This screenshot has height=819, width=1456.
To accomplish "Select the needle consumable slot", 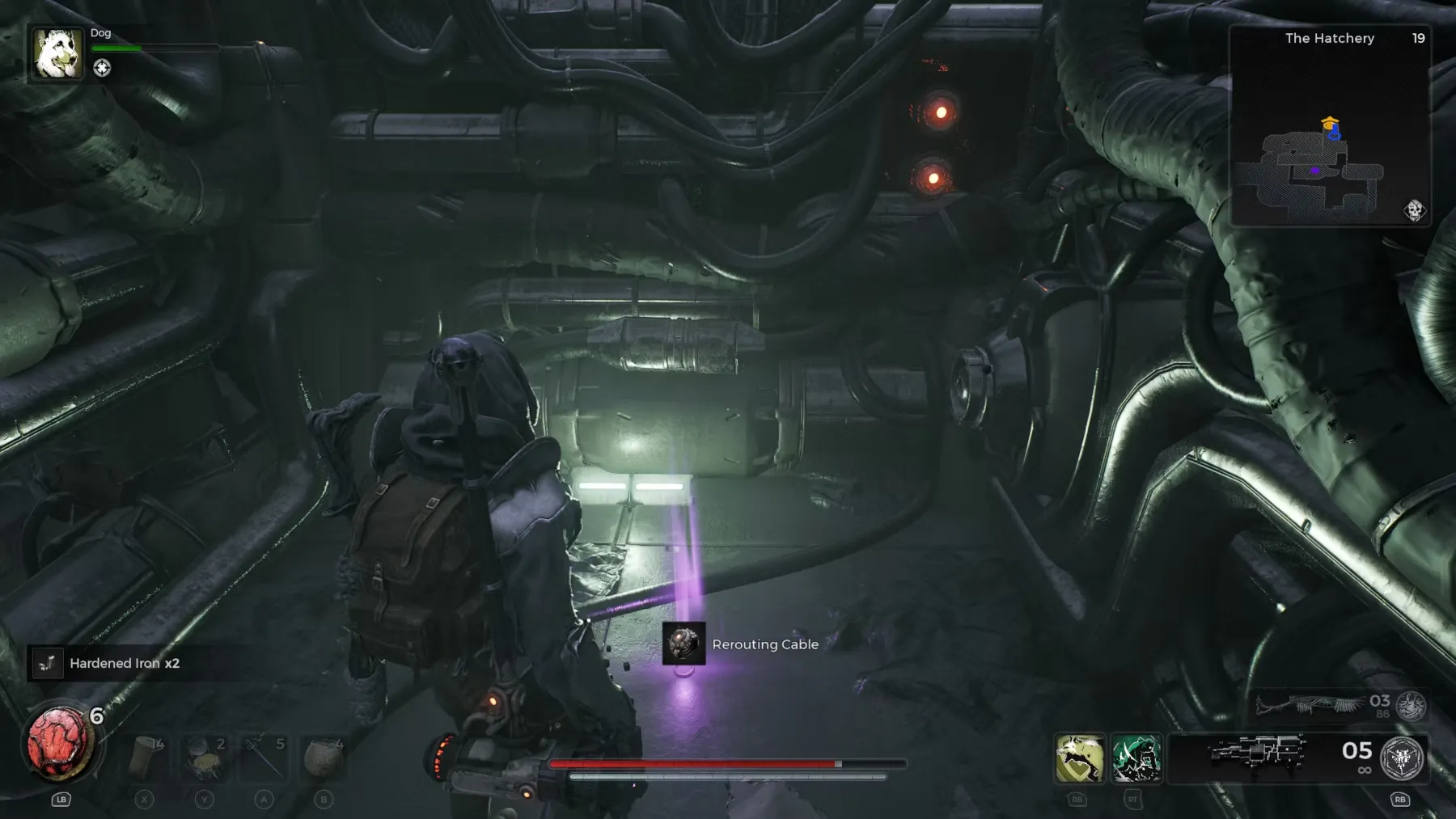I will tap(265, 758).
